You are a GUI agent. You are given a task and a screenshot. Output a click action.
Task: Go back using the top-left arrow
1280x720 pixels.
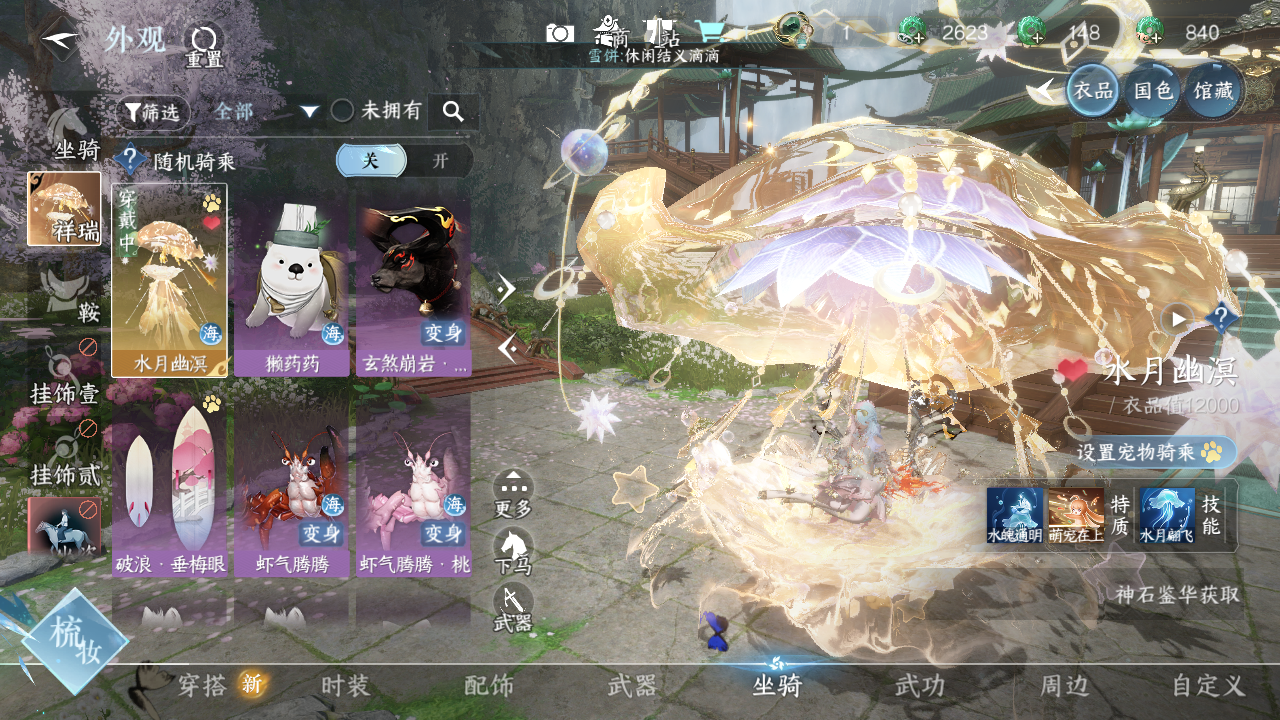60,38
